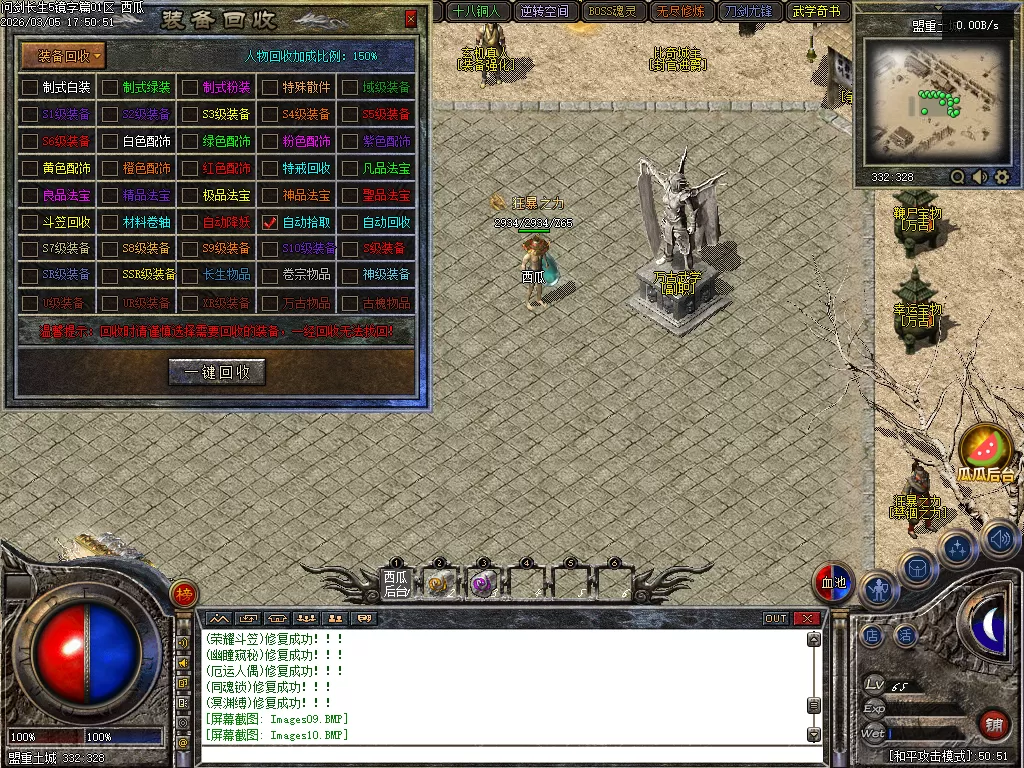The image size is (1024, 768).
Task: Check the 斗笠回收 box
Action: coord(30,222)
